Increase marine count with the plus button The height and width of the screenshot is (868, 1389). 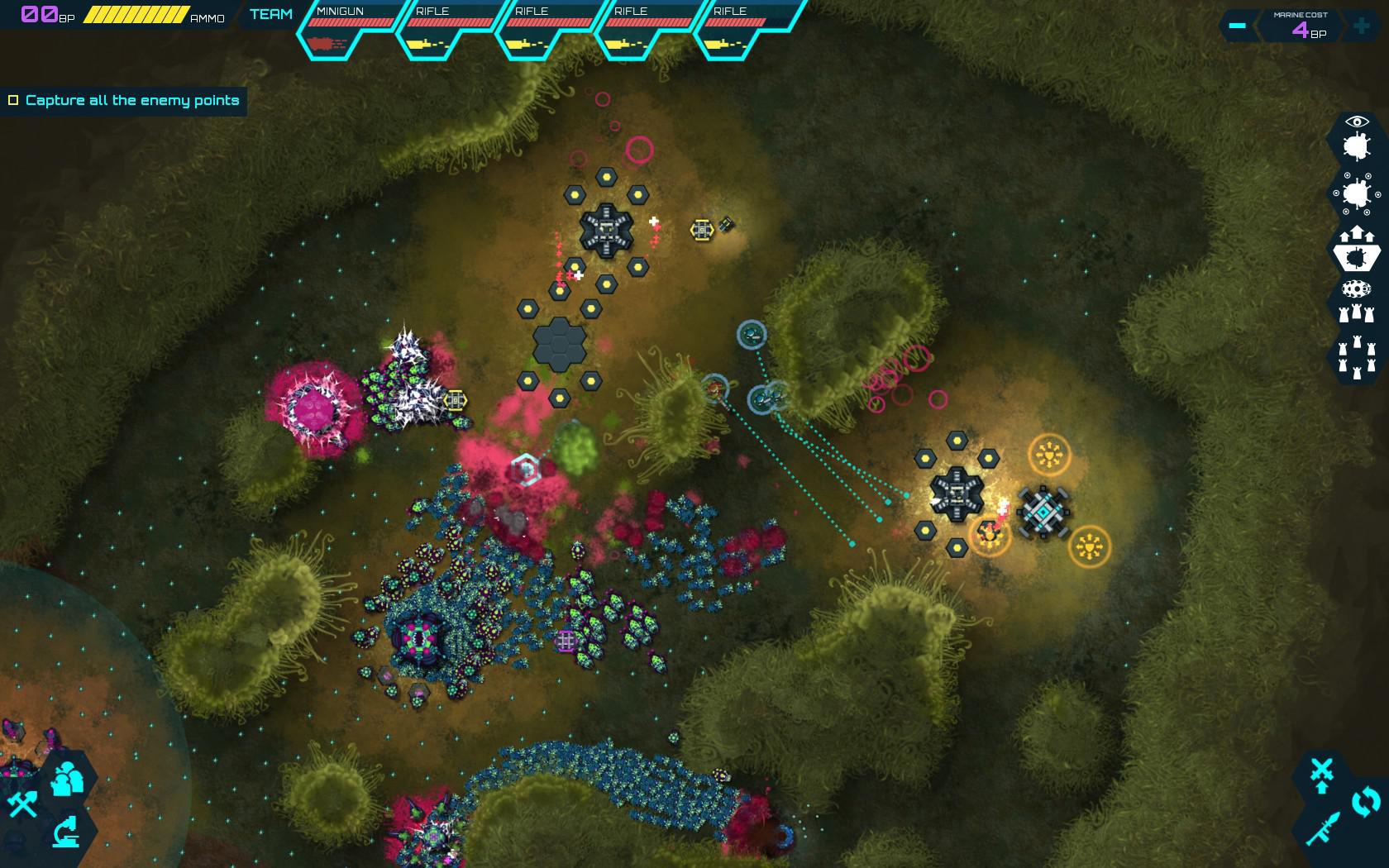pyautogui.click(x=1363, y=26)
